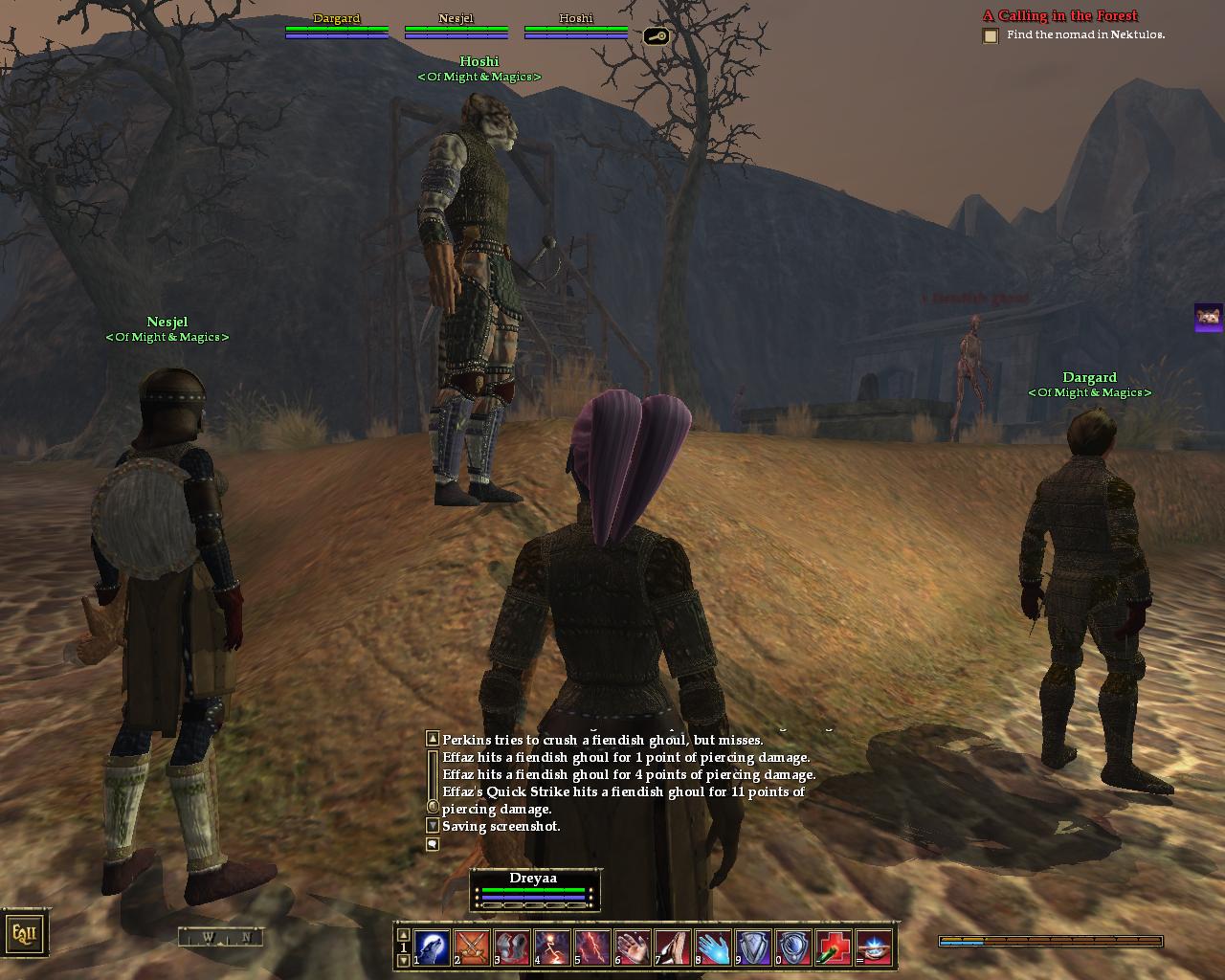The height and width of the screenshot is (980, 1225).
Task: Activate the praying hands ability in slot 7
Action: click(x=673, y=947)
